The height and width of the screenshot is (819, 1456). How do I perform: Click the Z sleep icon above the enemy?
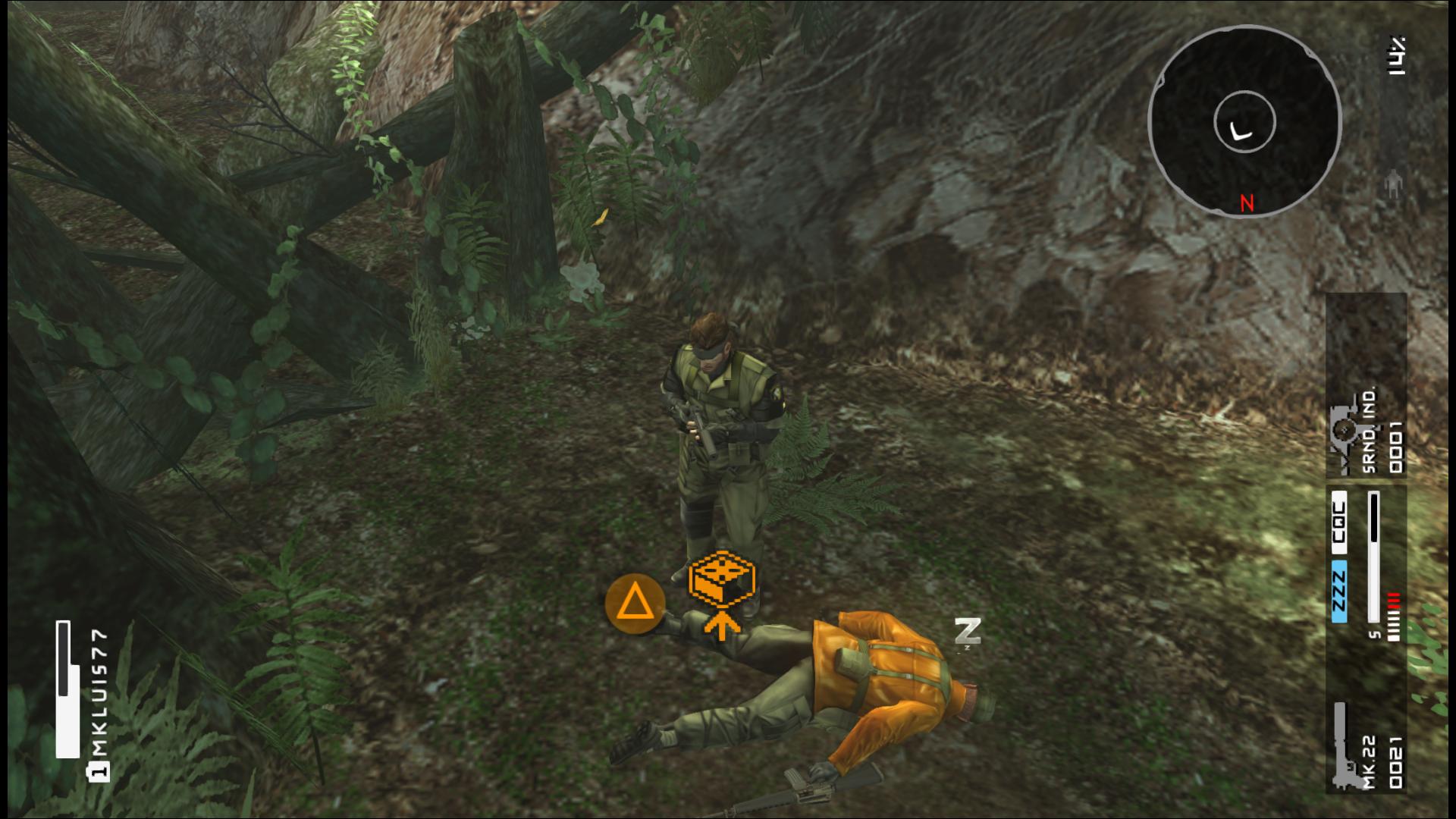[968, 631]
